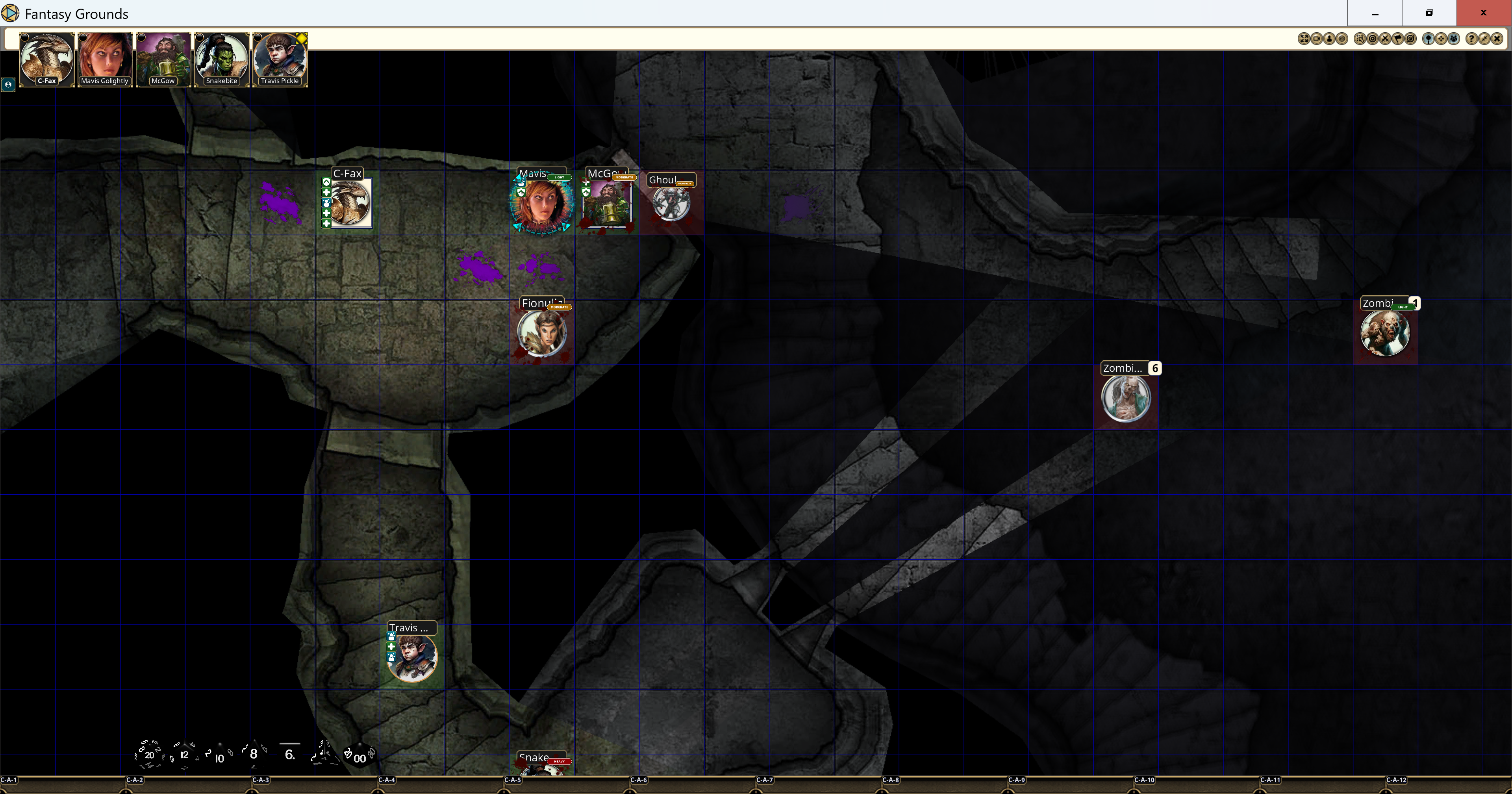
Task: Select the camera view toolbar icon
Action: (1317, 39)
